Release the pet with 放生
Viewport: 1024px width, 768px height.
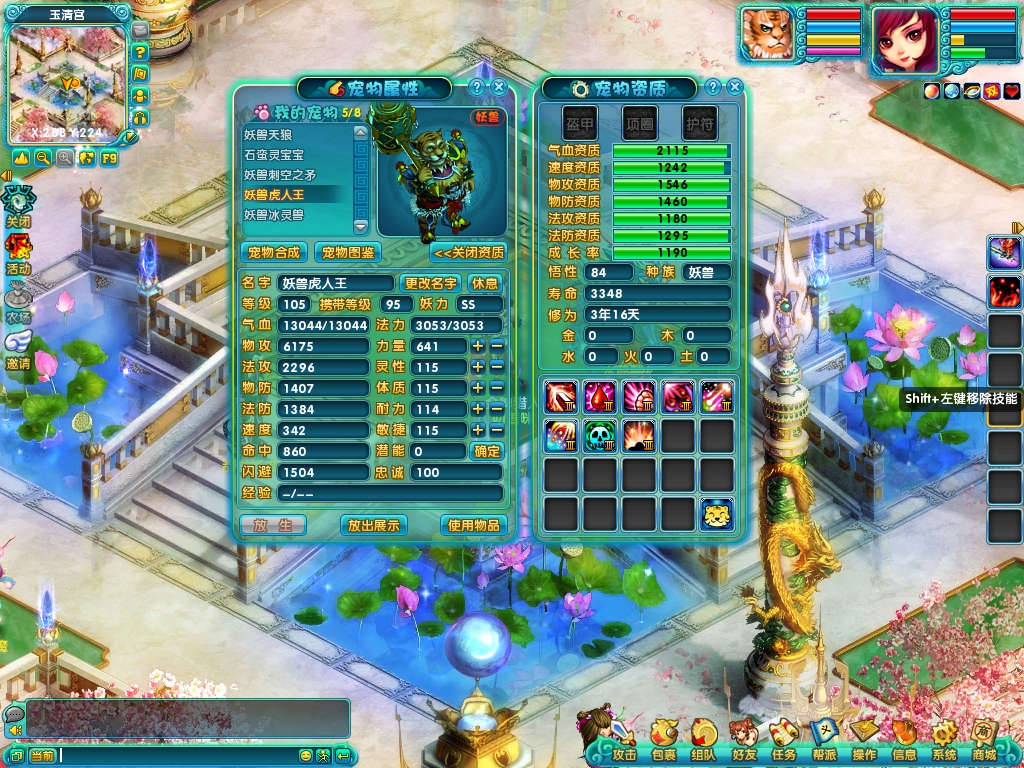(273, 525)
